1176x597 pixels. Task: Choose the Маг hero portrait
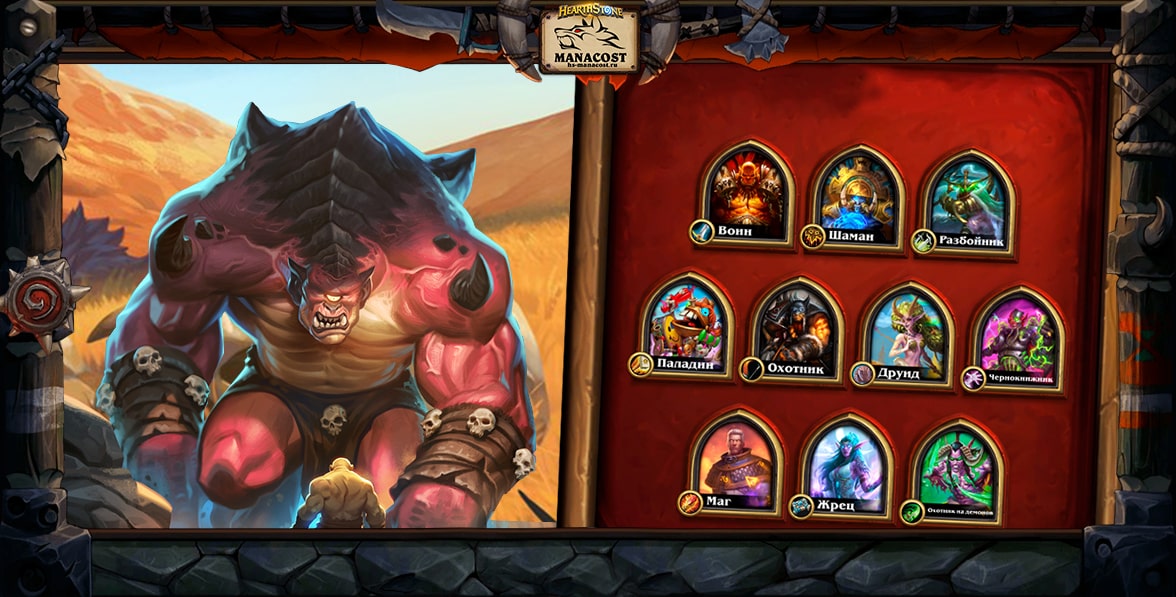click(x=736, y=459)
